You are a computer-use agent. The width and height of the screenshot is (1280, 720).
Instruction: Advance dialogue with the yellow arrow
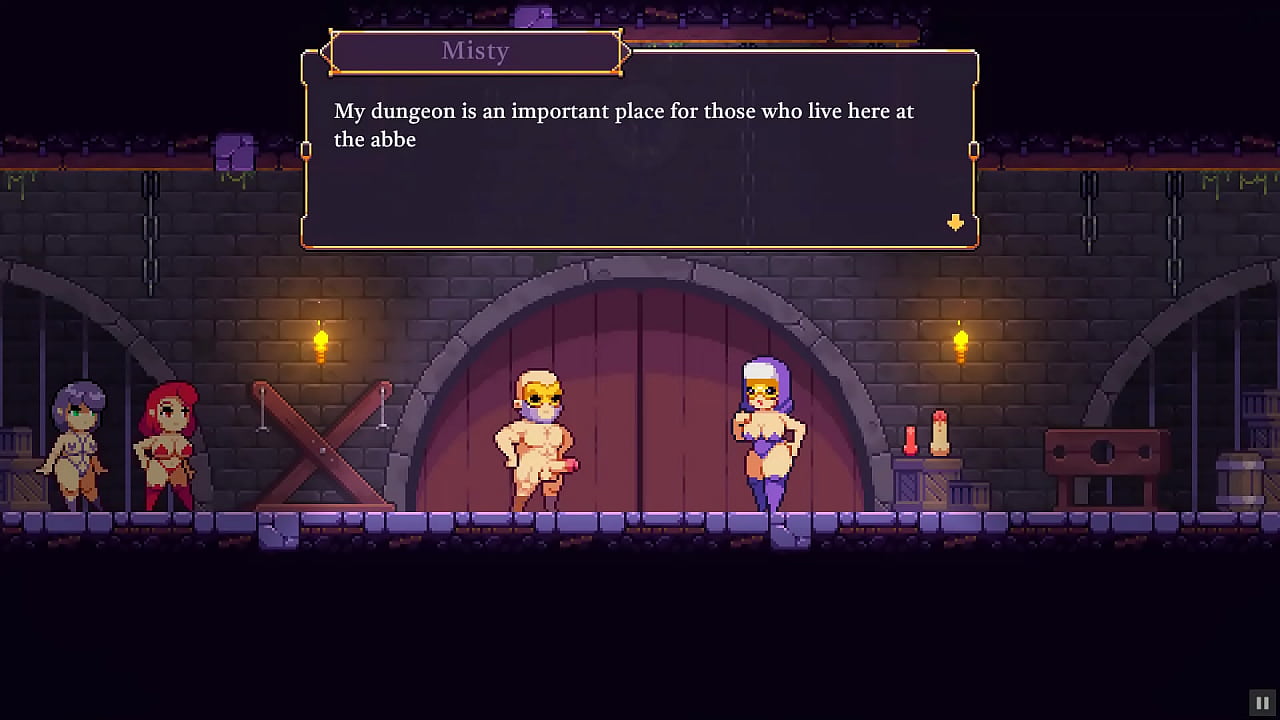click(955, 222)
